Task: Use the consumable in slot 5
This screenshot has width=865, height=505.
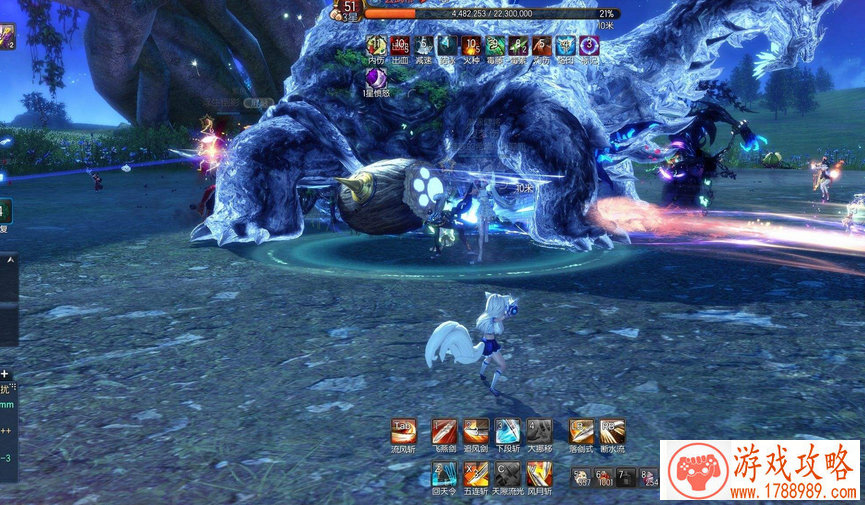Action: 582,477
